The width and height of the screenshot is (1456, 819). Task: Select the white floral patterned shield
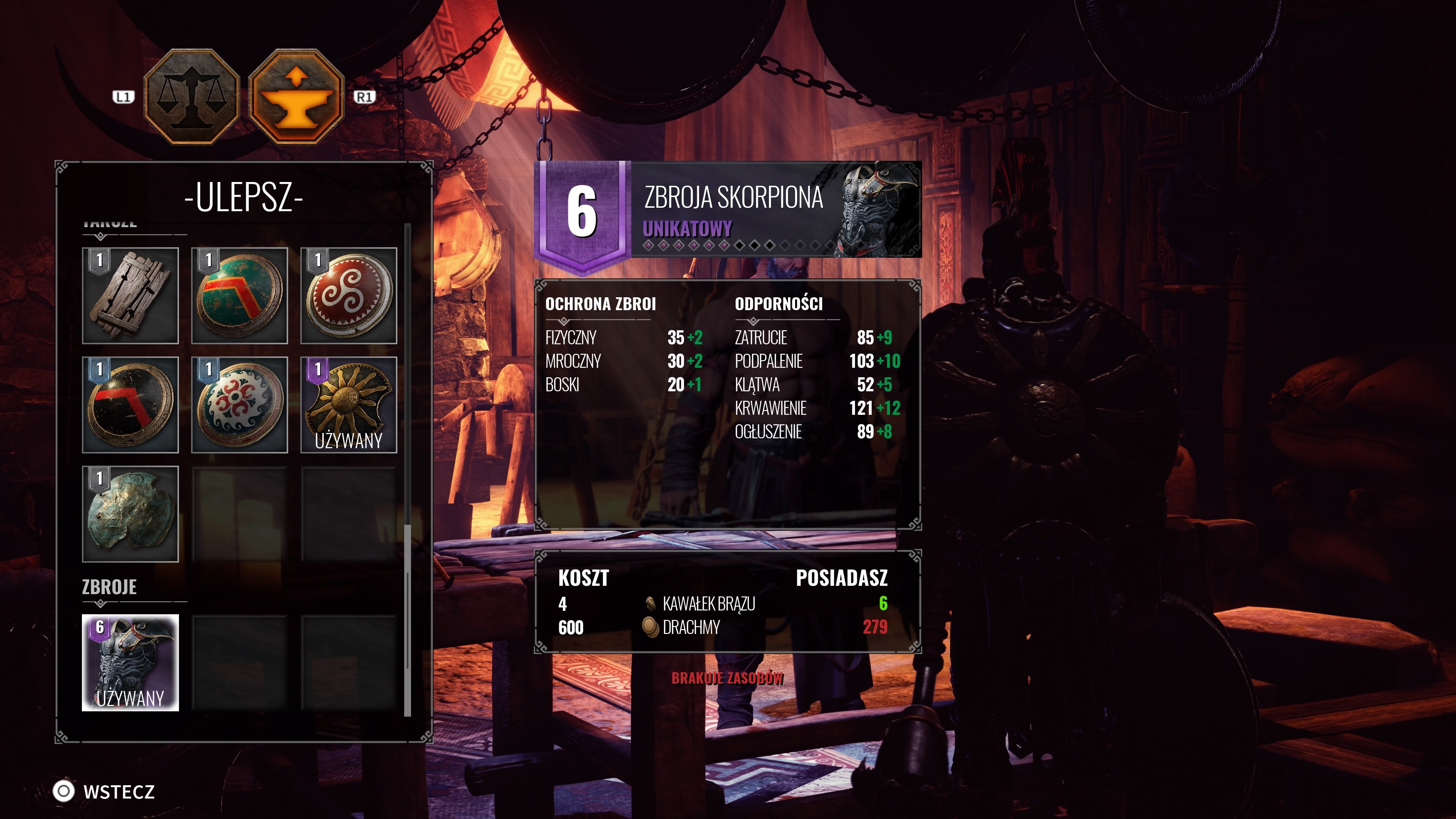click(x=240, y=405)
